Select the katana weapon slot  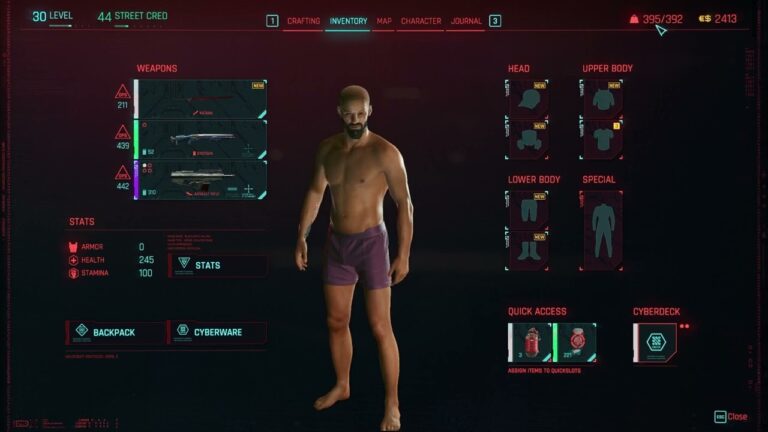201,99
